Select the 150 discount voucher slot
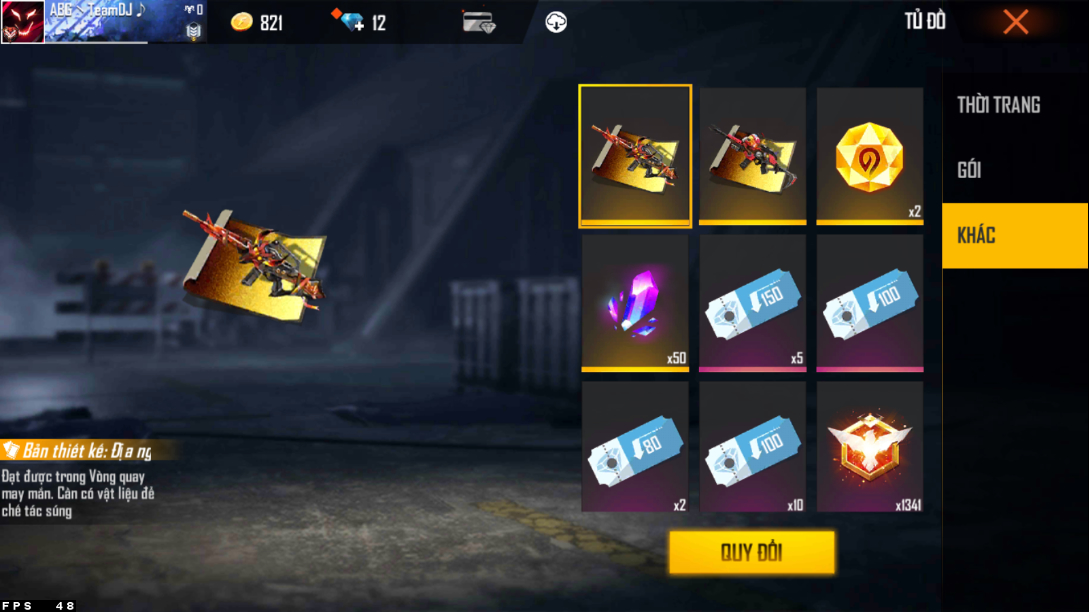Viewport: 1089px width, 612px height. pos(752,301)
